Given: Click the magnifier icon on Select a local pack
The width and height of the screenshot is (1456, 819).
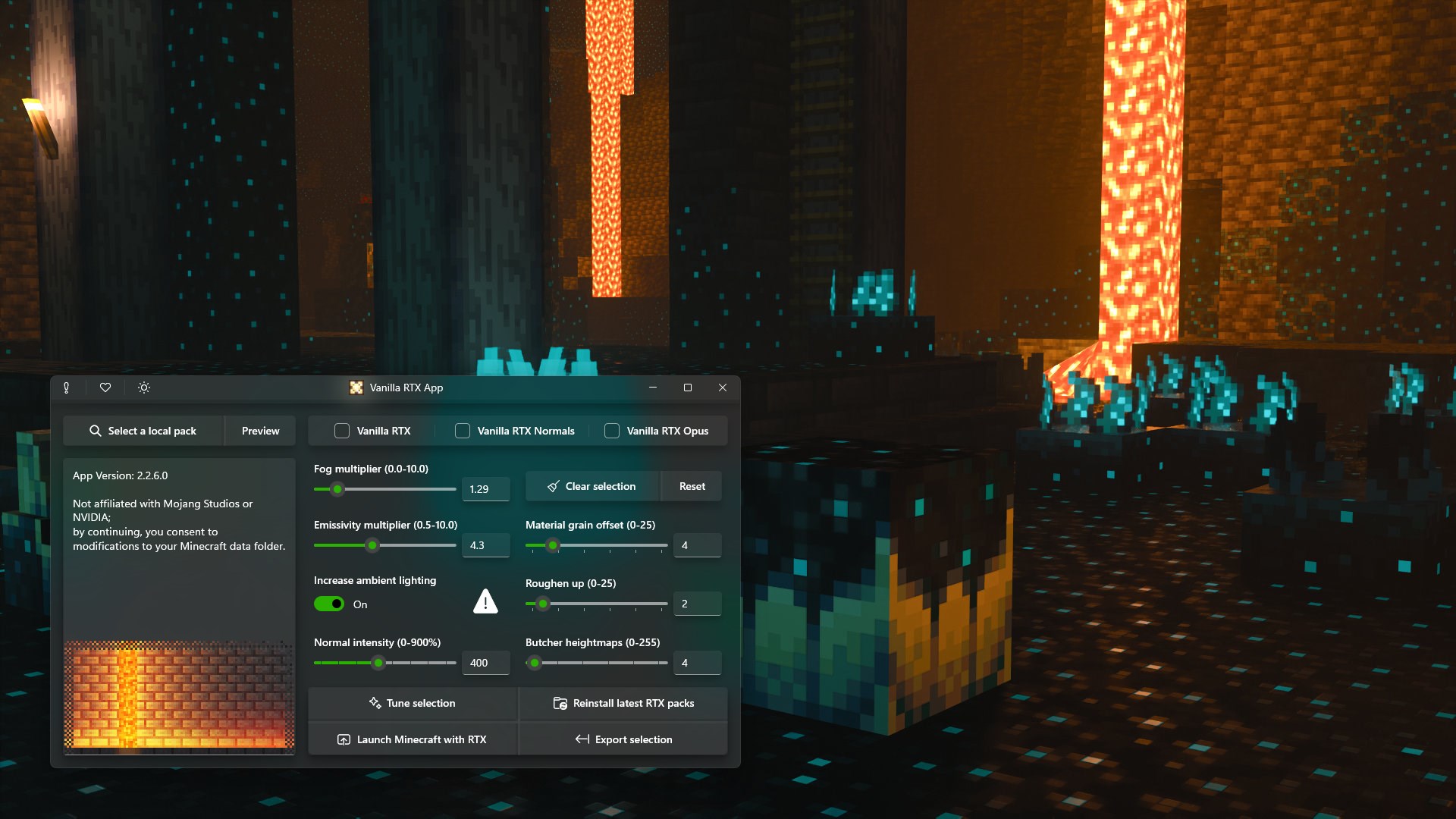Looking at the screenshot, I should [96, 430].
